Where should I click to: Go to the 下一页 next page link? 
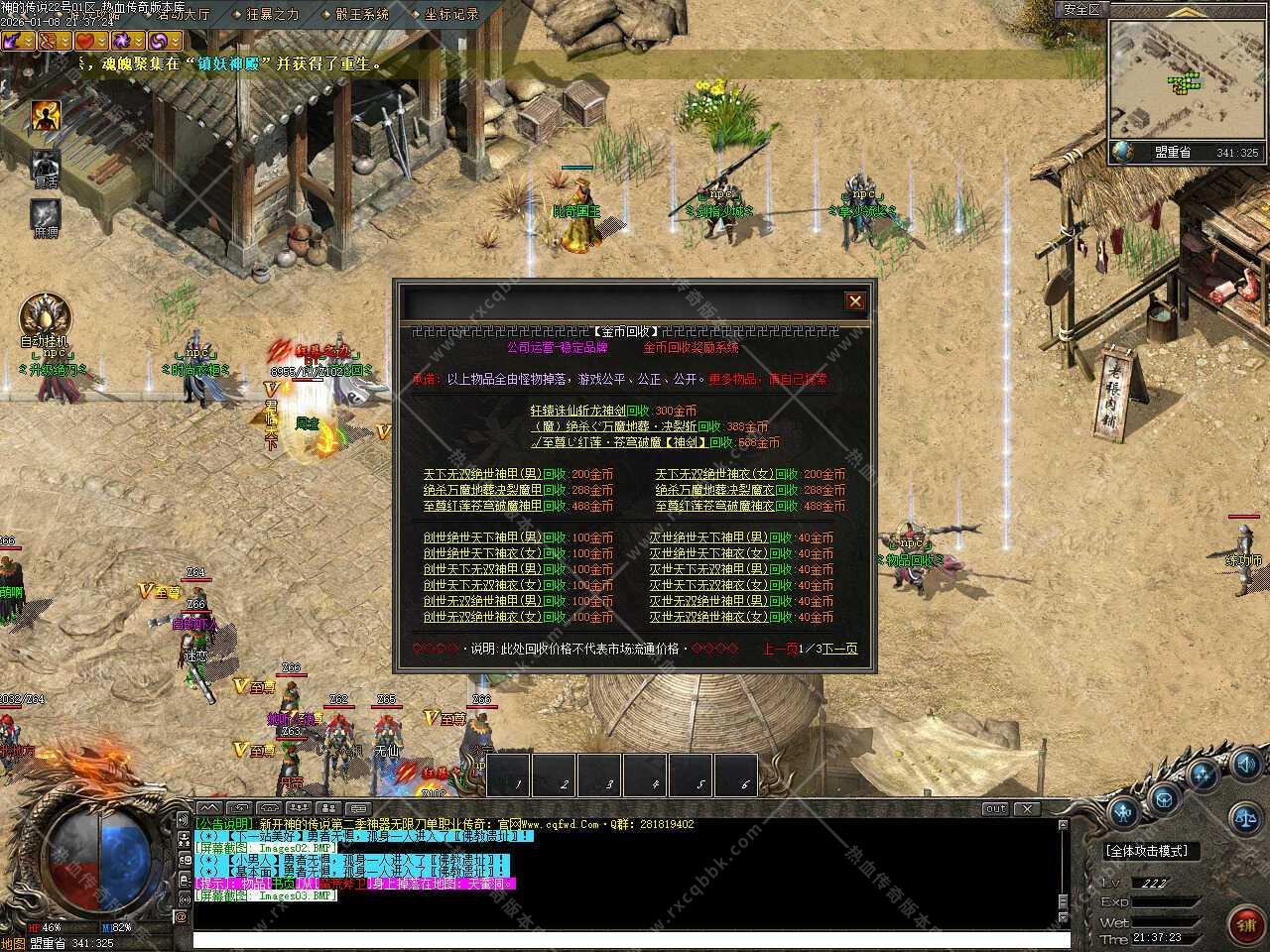click(x=838, y=649)
